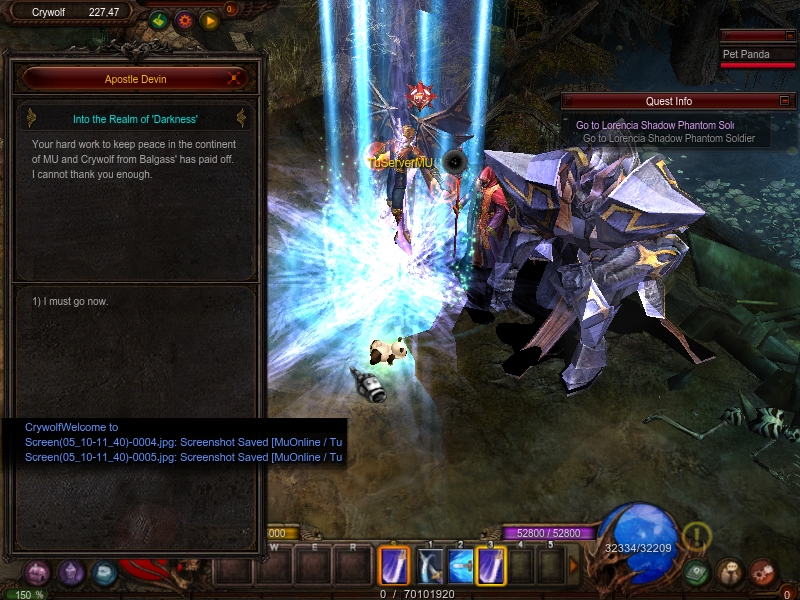Click the yellow exclamation alert icon
The image size is (800, 600).
[697, 537]
